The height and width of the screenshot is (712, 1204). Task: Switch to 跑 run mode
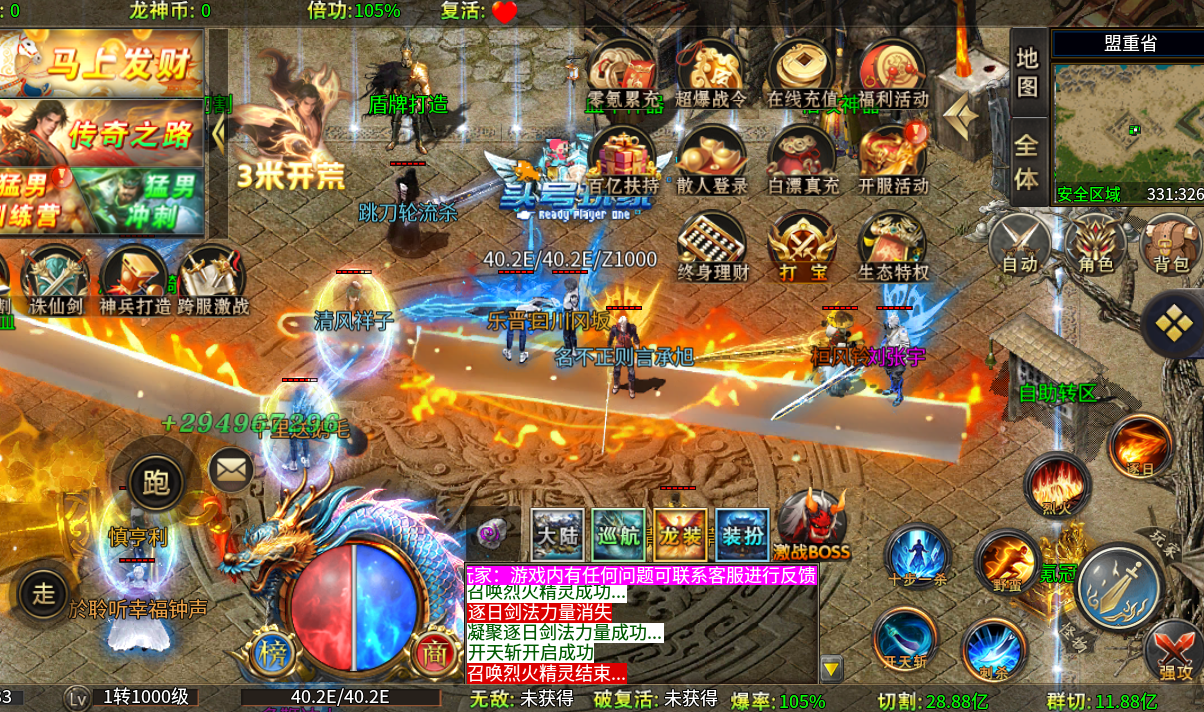pyautogui.click(x=156, y=483)
